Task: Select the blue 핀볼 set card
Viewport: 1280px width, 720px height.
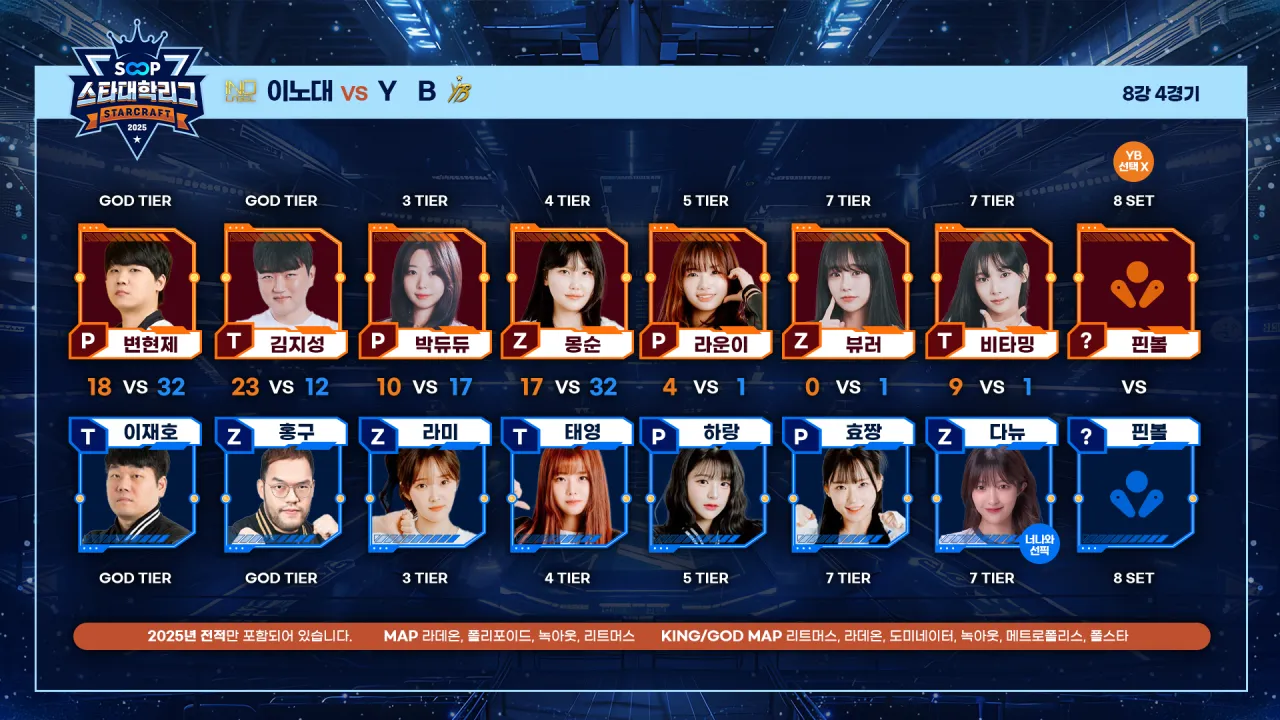Action: click(1134, 484)
